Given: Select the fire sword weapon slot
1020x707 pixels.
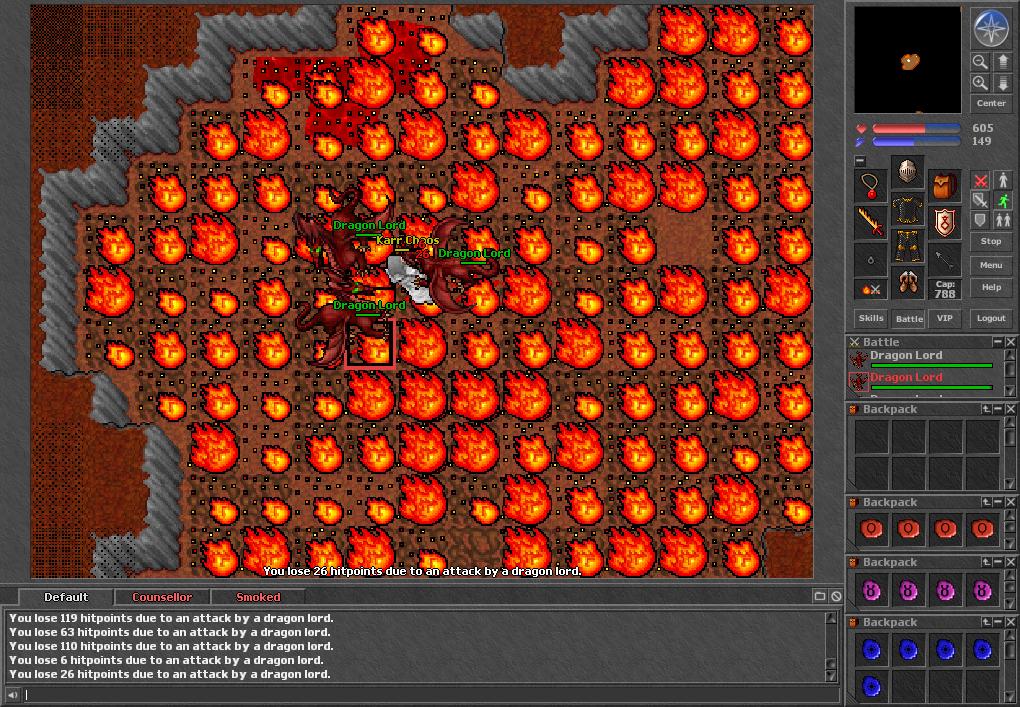Looking at the screenshot, I should pyautogui.click(x=871, y=222).
